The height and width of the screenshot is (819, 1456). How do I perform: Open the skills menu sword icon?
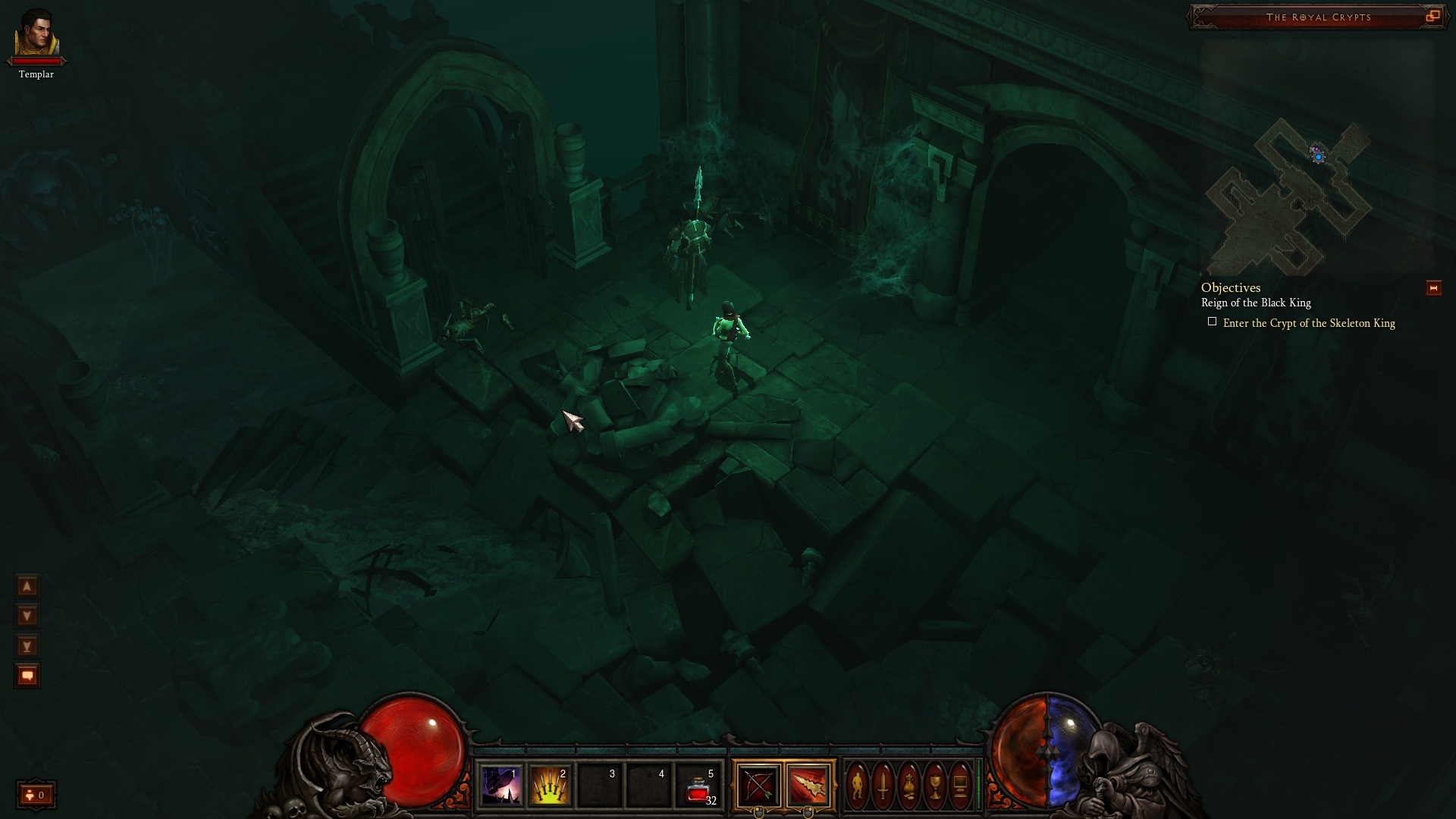coord(883,786)
